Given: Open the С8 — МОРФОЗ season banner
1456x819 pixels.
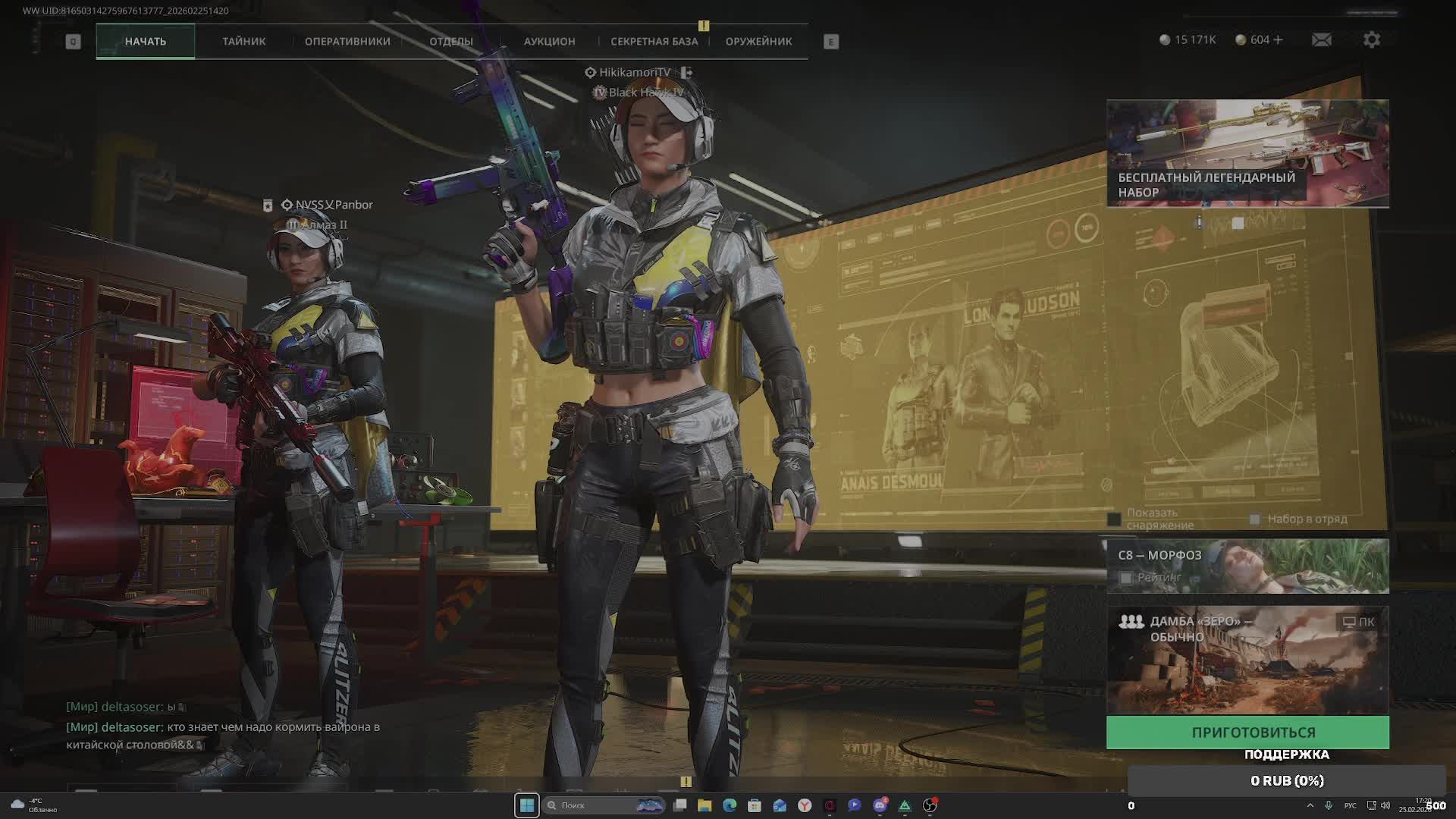Looking at the screenshot, I should click(x=1247, y=566).
